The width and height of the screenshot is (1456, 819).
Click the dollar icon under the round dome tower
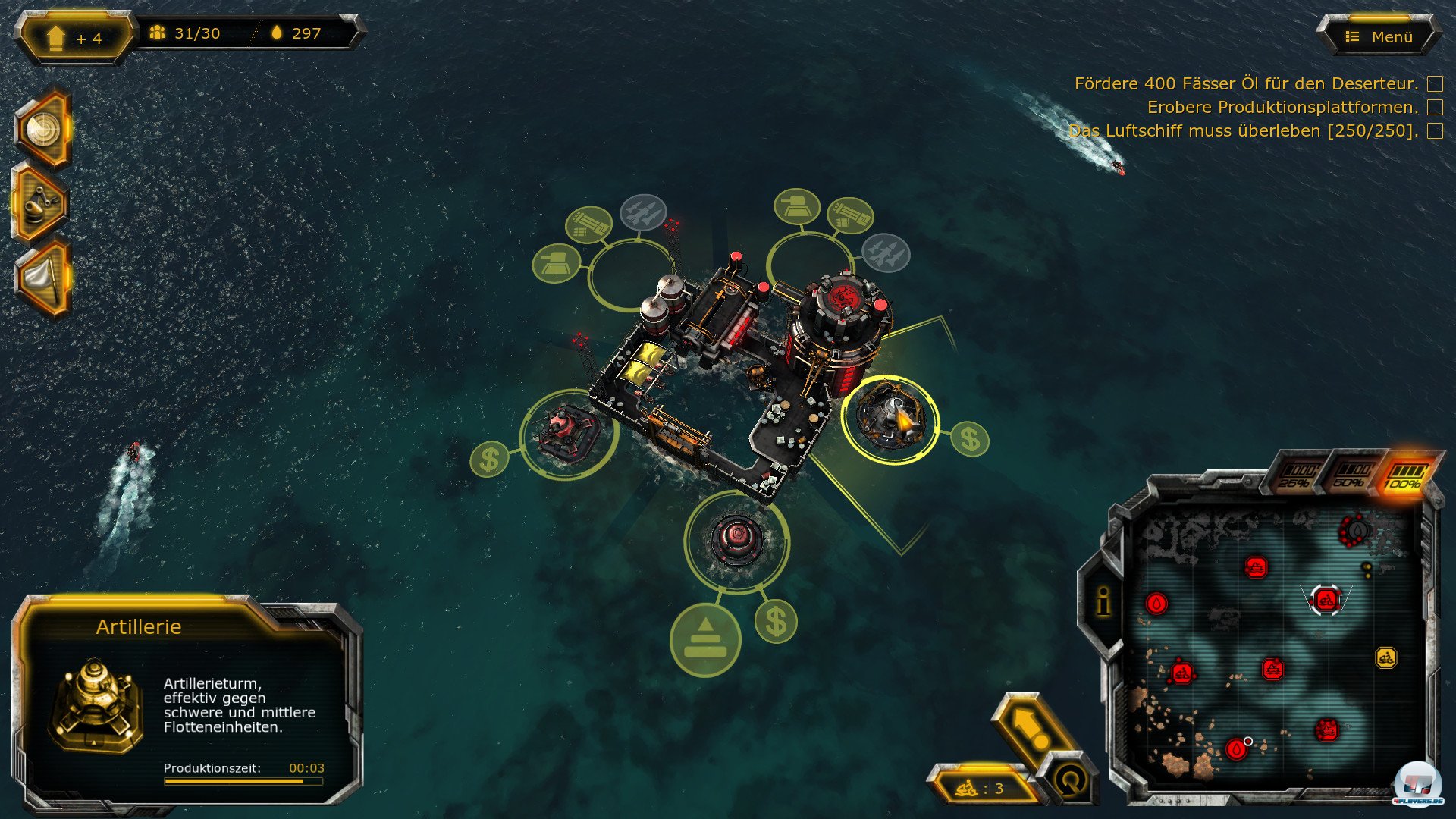coord(776,622)
